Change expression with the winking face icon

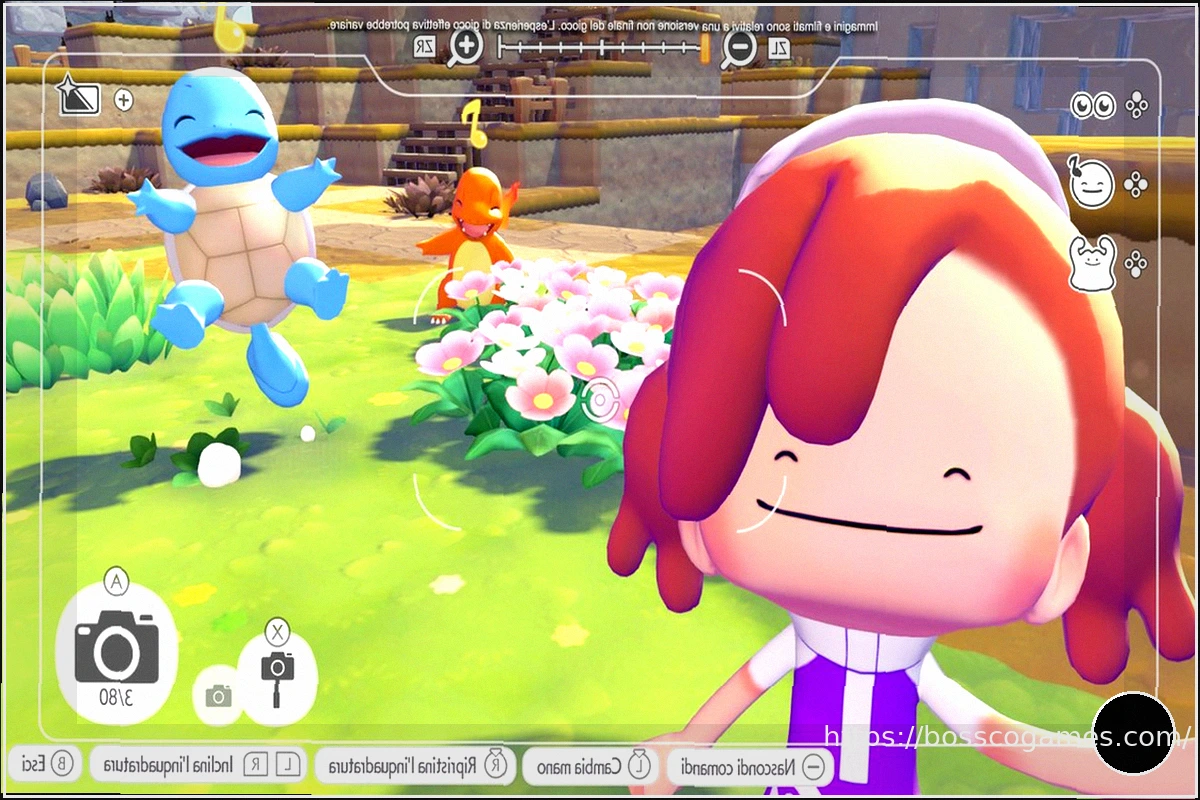tap(1092, 184)
